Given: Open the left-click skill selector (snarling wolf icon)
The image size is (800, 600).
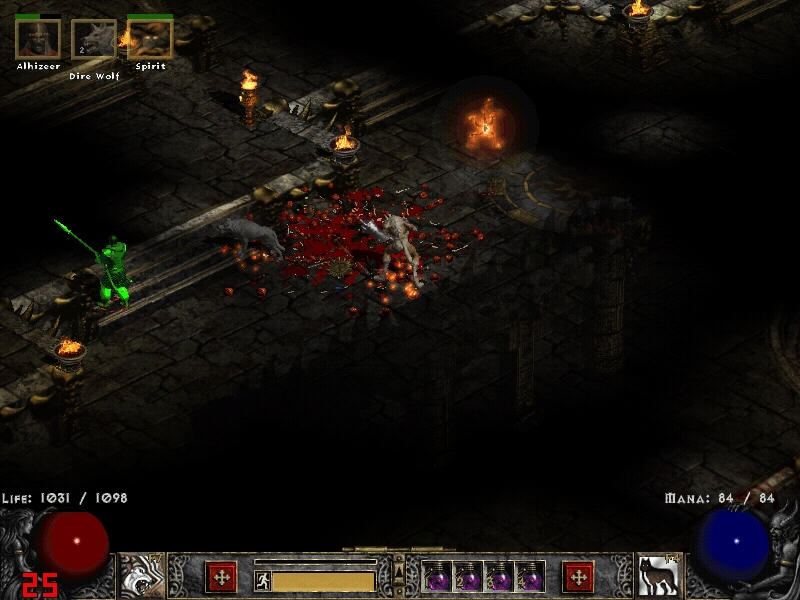Looking at the screenshot, I should tap(143, 576).
